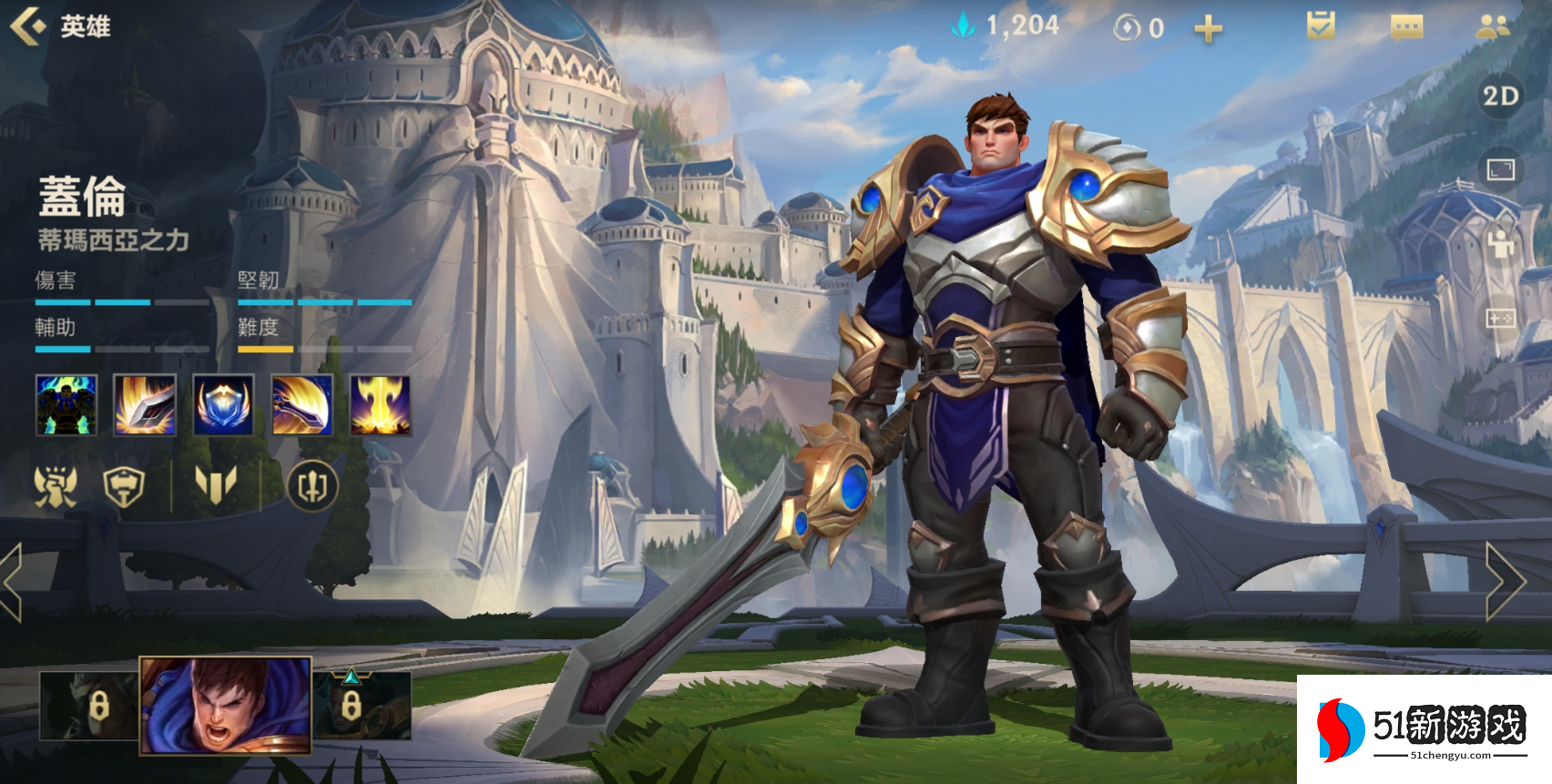The image size is (1552, 784).
Task: Click the character figure icon on the right edge
Action: (1499, 244)
